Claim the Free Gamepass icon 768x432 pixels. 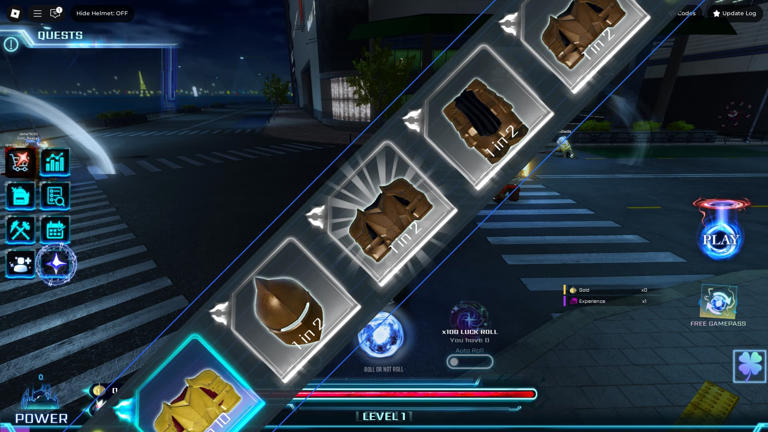tap(717, 302)
